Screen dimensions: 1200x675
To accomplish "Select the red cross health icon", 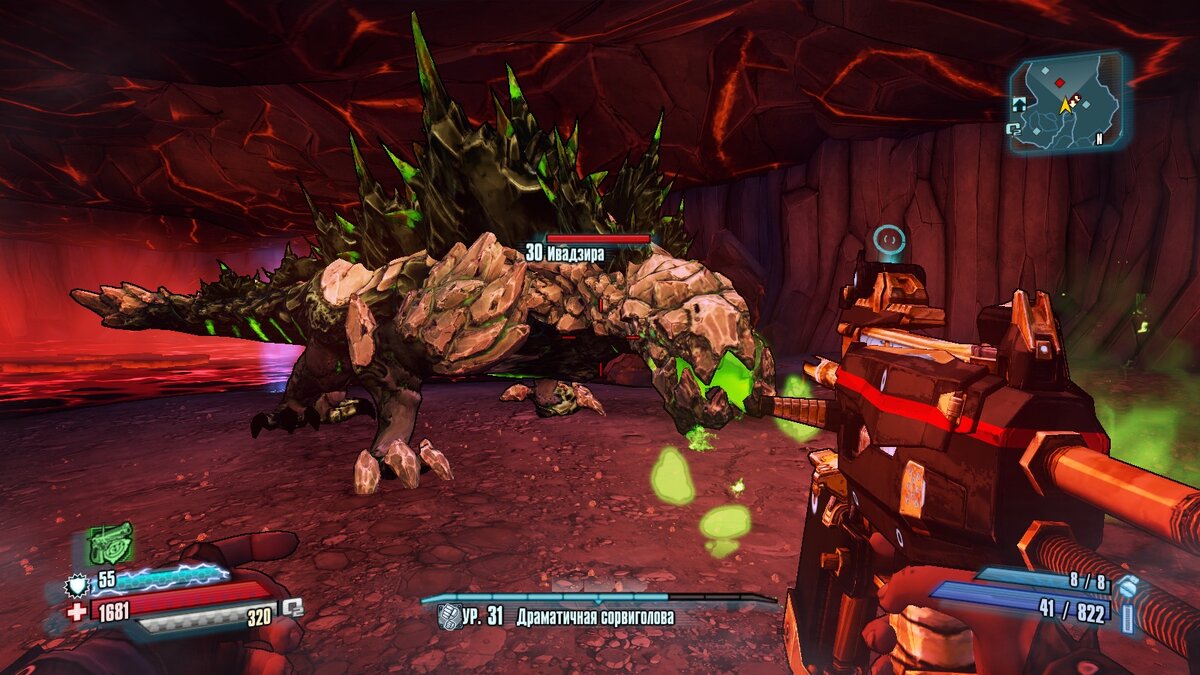I will point(77,609).
